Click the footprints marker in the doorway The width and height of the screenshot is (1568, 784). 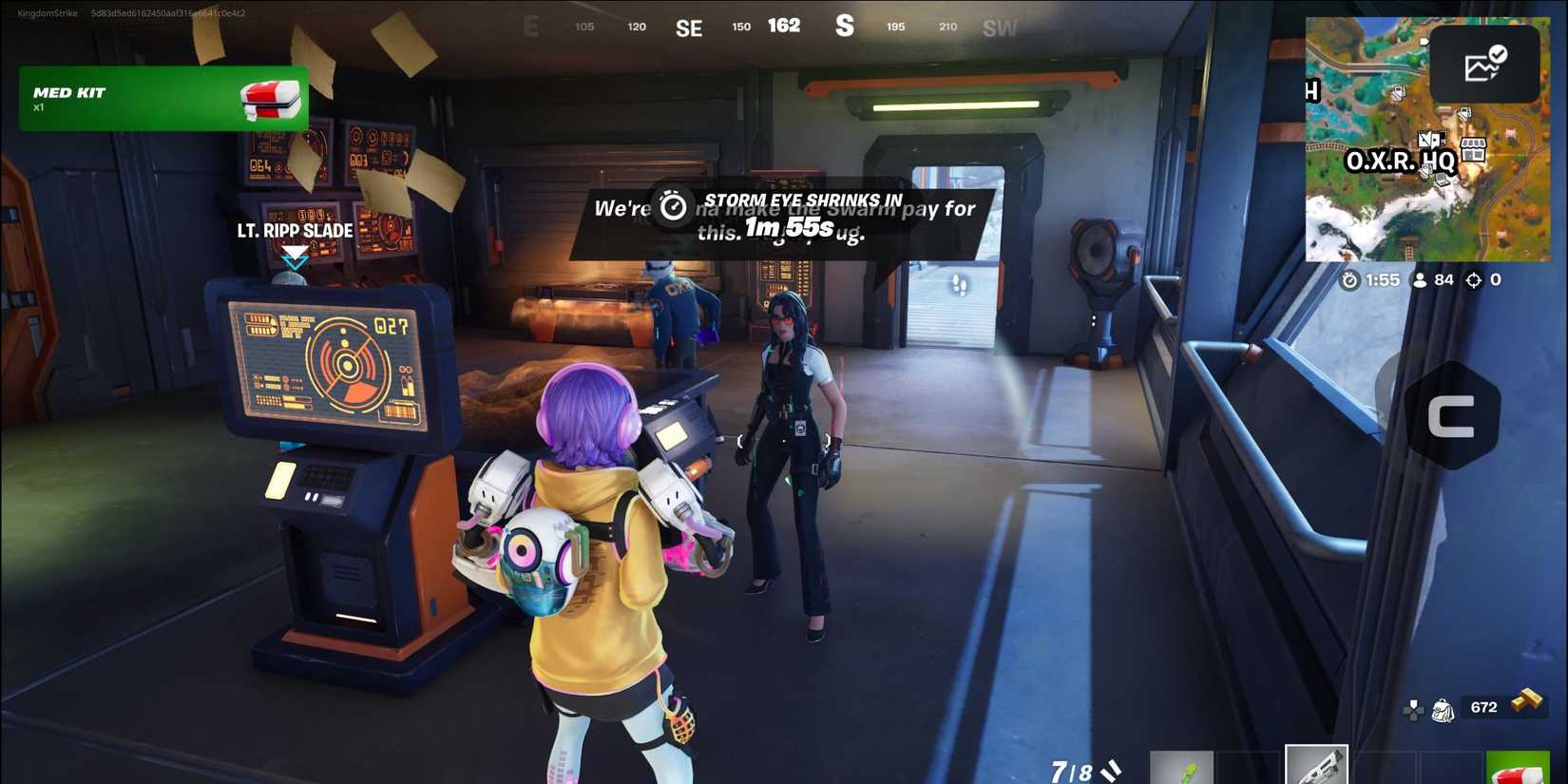(960, 282)
